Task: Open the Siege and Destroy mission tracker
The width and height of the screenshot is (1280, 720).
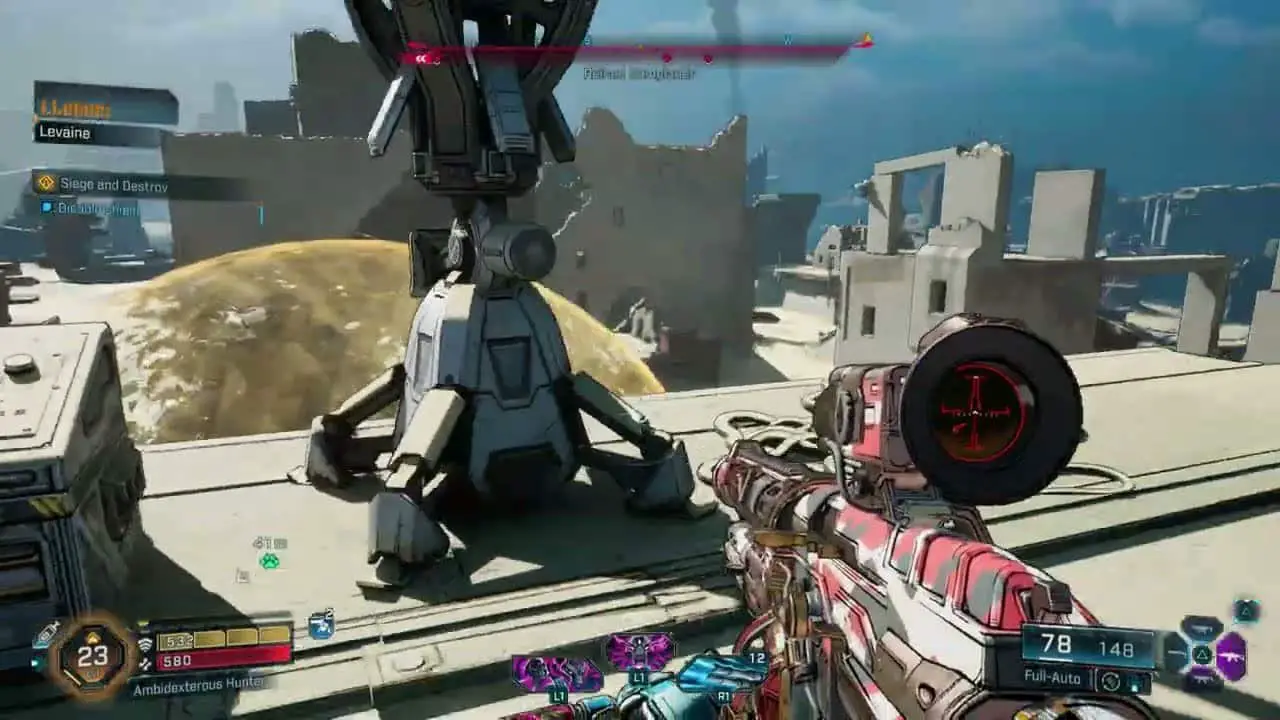Action: [x=112, y=185]
